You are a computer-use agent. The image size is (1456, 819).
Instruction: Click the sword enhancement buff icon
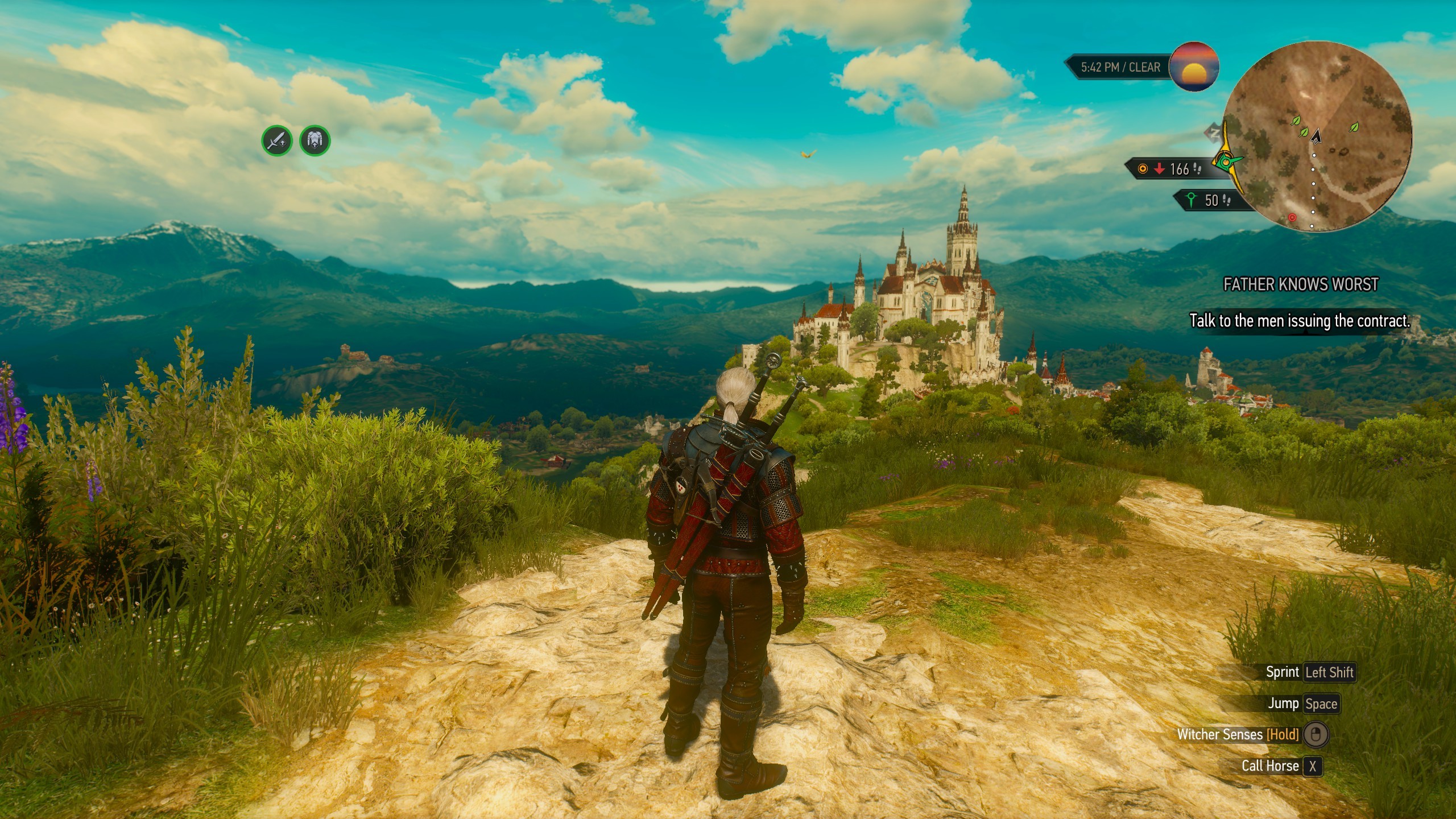tap(277, 140)
